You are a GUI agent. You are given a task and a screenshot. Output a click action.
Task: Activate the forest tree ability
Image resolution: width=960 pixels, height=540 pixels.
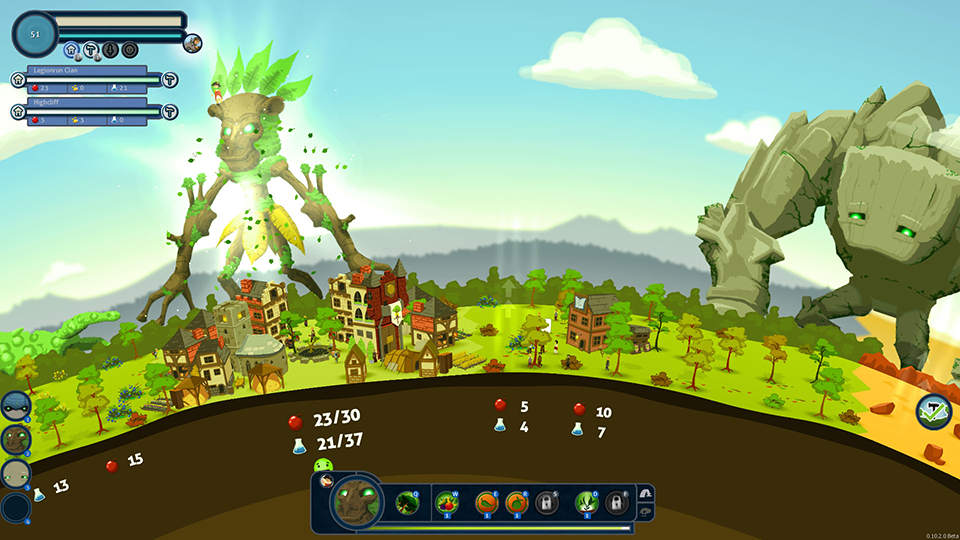[x=406, y=502]
